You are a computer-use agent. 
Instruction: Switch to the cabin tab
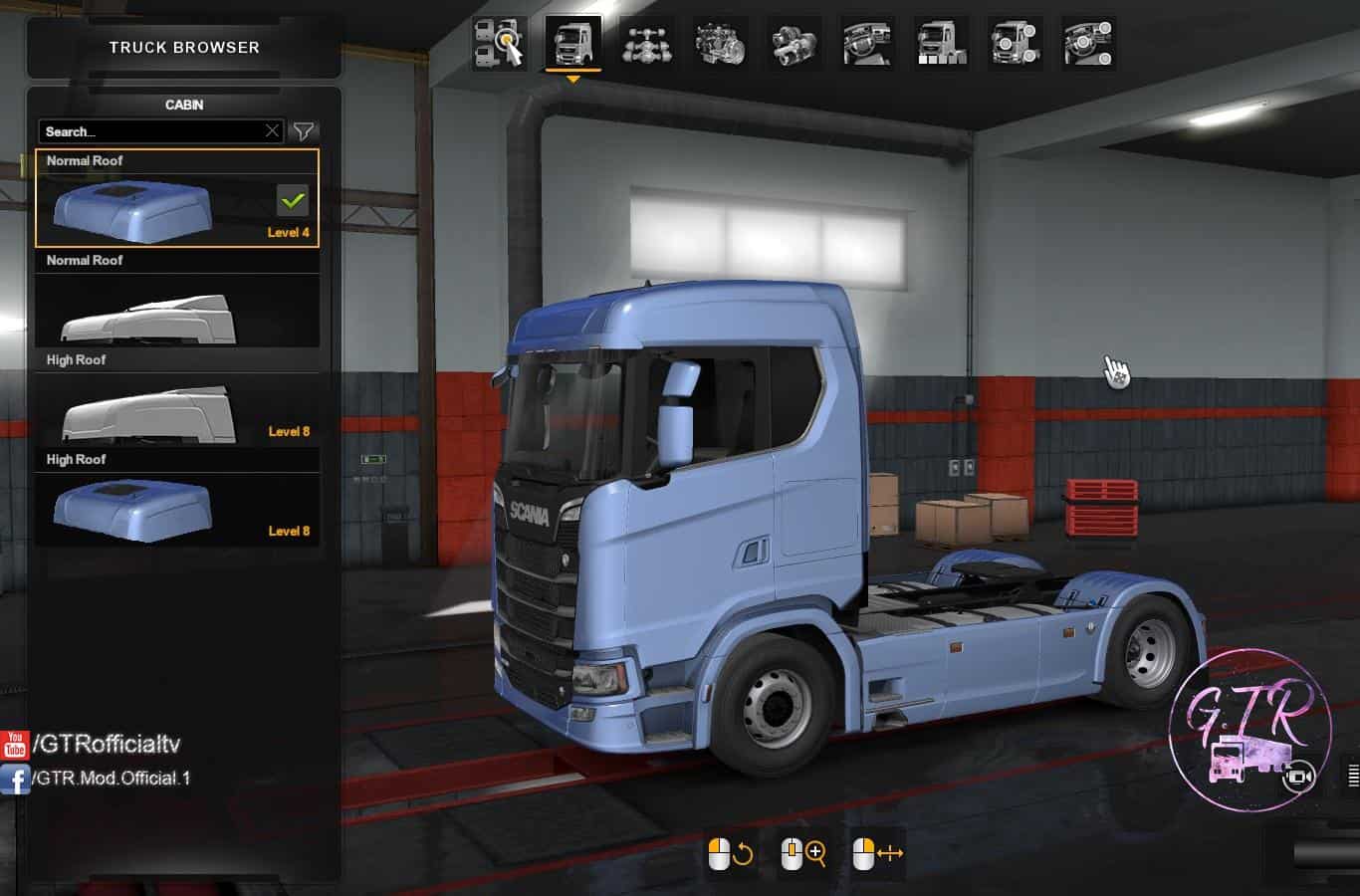572,44
